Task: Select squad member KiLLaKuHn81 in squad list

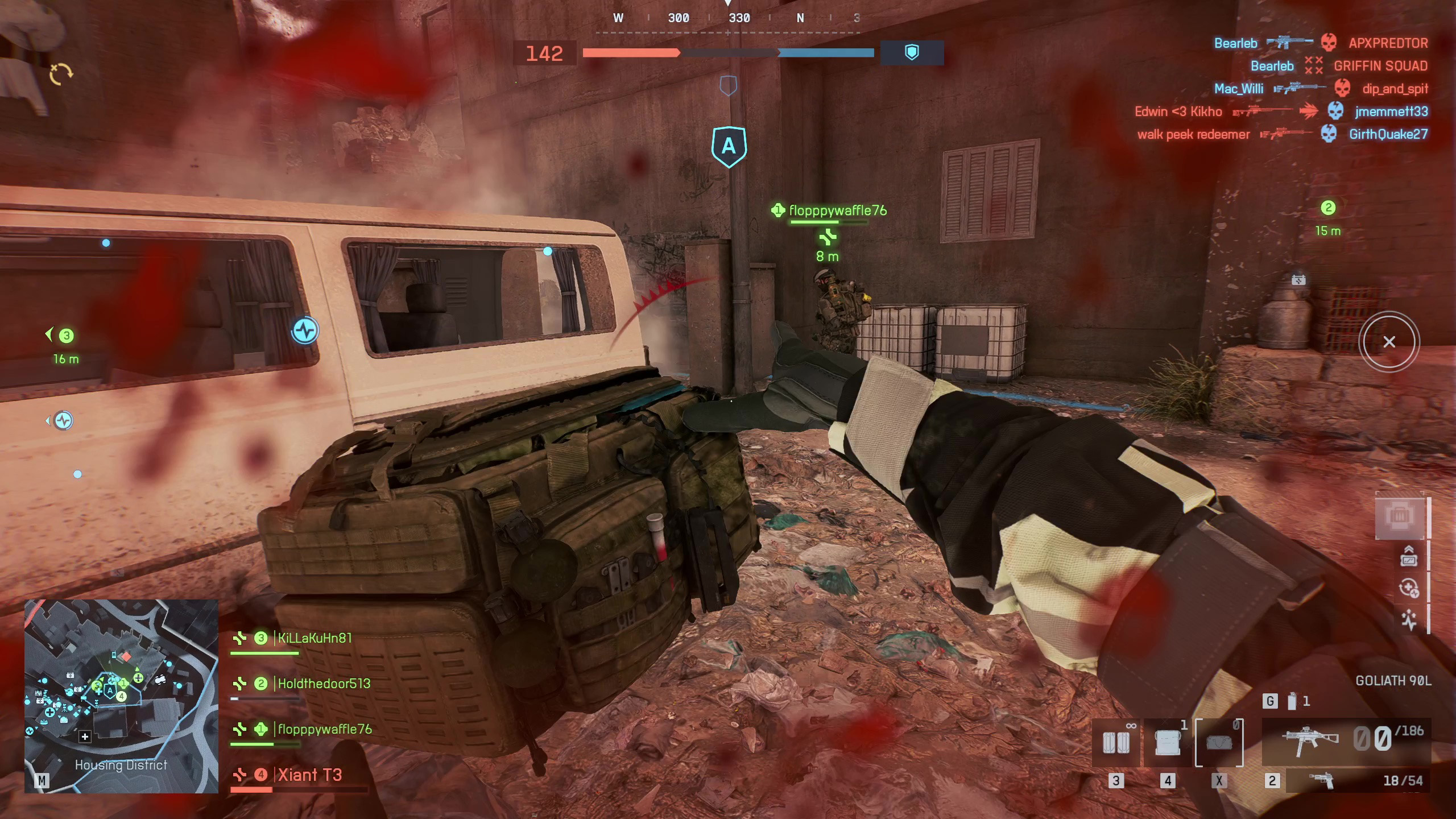Action: (x=314, y=638)
